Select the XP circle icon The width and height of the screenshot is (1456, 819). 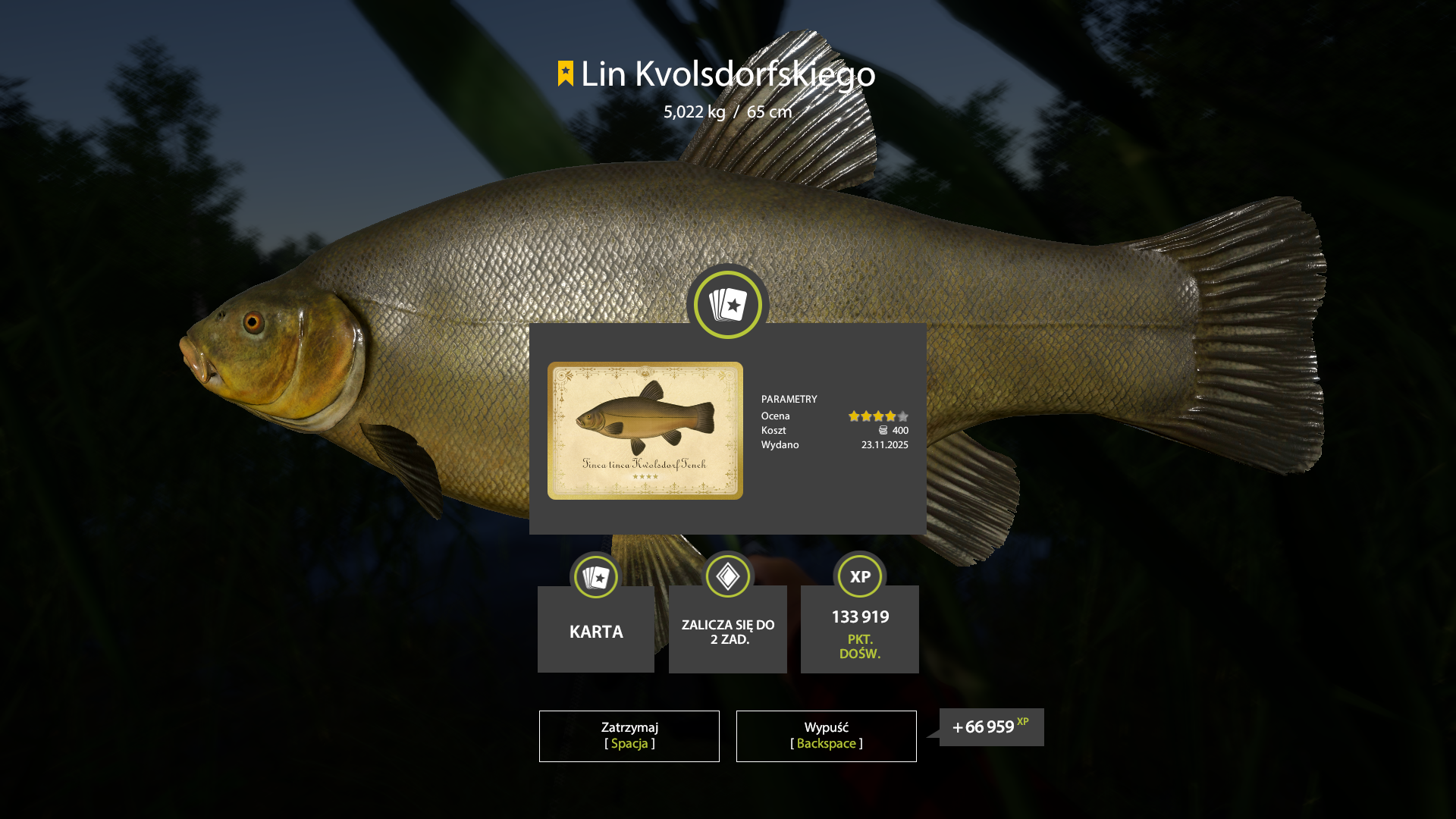click(x=859, y=576)
